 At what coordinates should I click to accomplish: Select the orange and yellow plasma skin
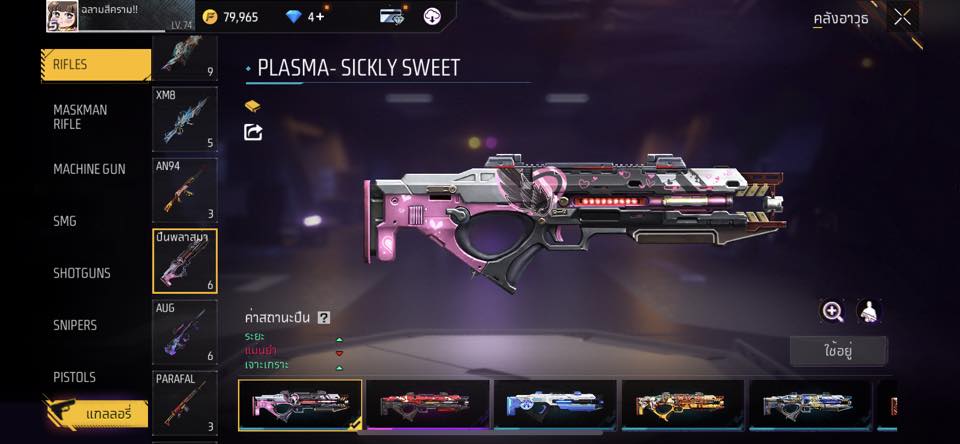[683, 404]
